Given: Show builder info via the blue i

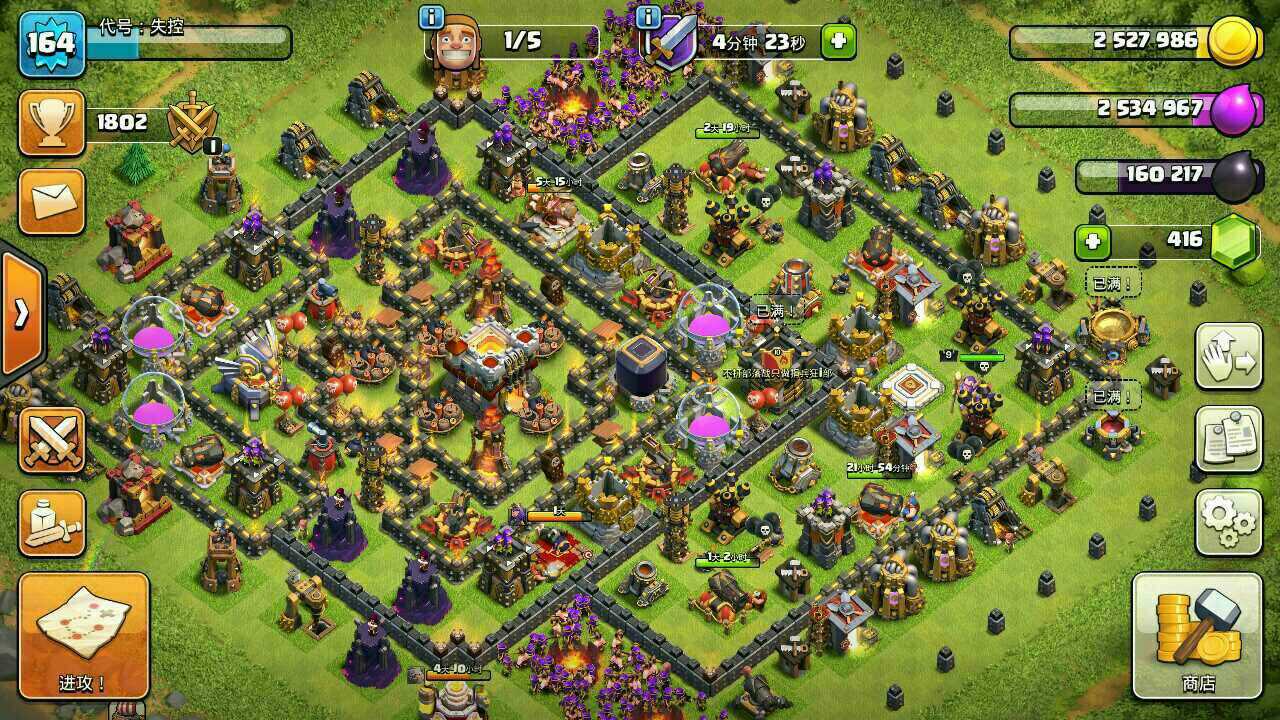Looking at the screenshot, I should pyautogui.click(x=432, y=17).
